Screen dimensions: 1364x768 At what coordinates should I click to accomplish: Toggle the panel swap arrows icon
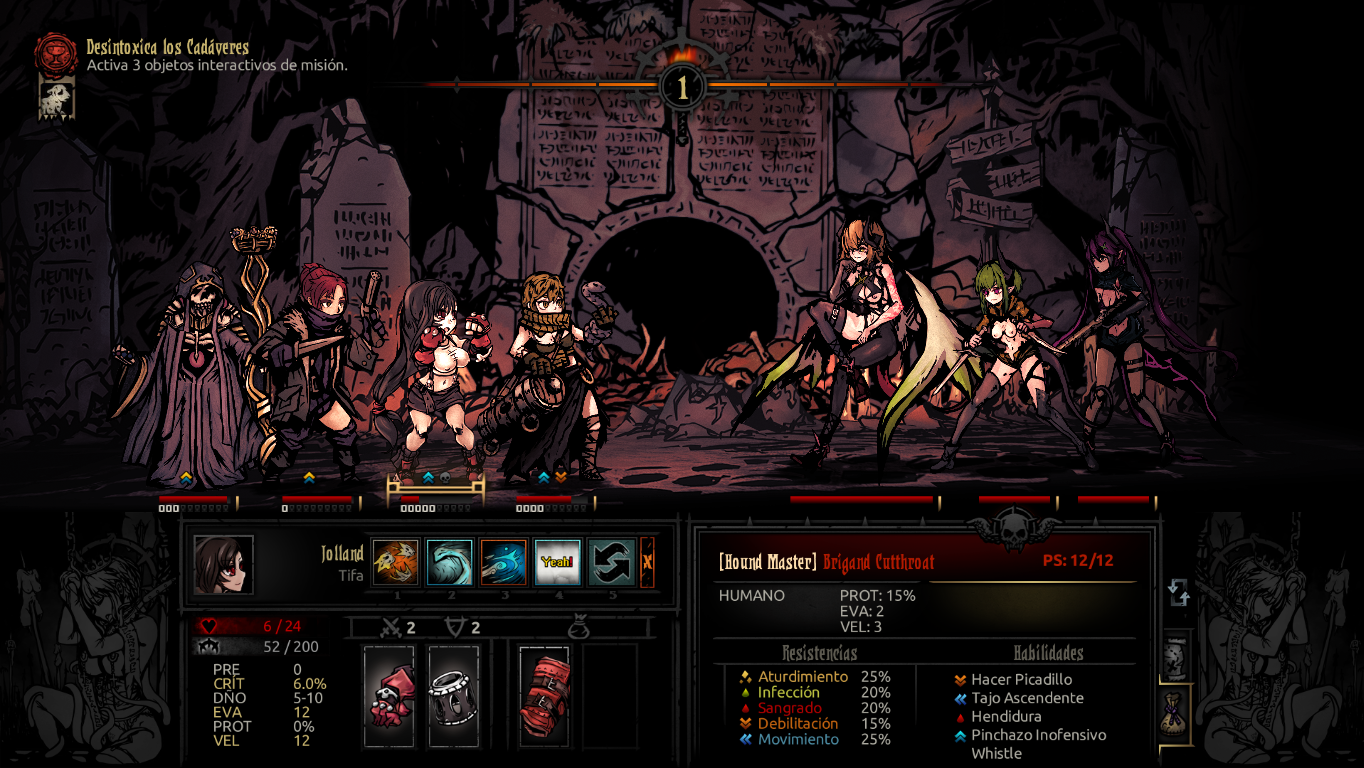[1179, 593]
